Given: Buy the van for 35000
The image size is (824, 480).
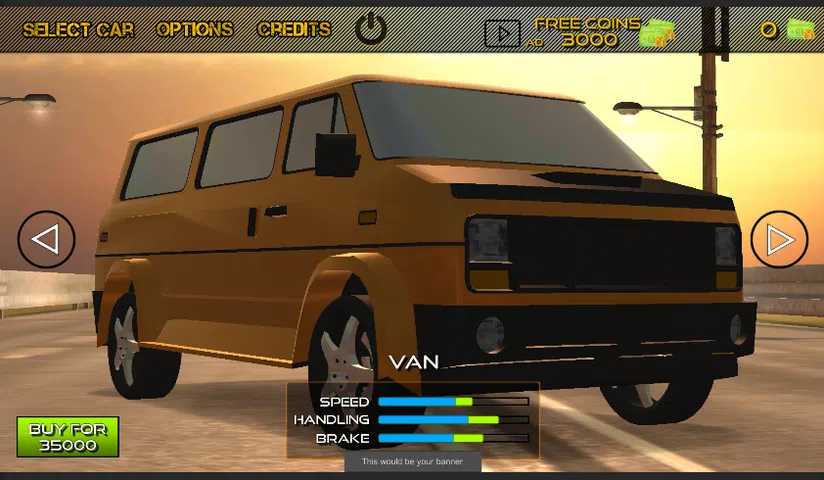Looking at the screenshot, I should [x=68, y=437].
